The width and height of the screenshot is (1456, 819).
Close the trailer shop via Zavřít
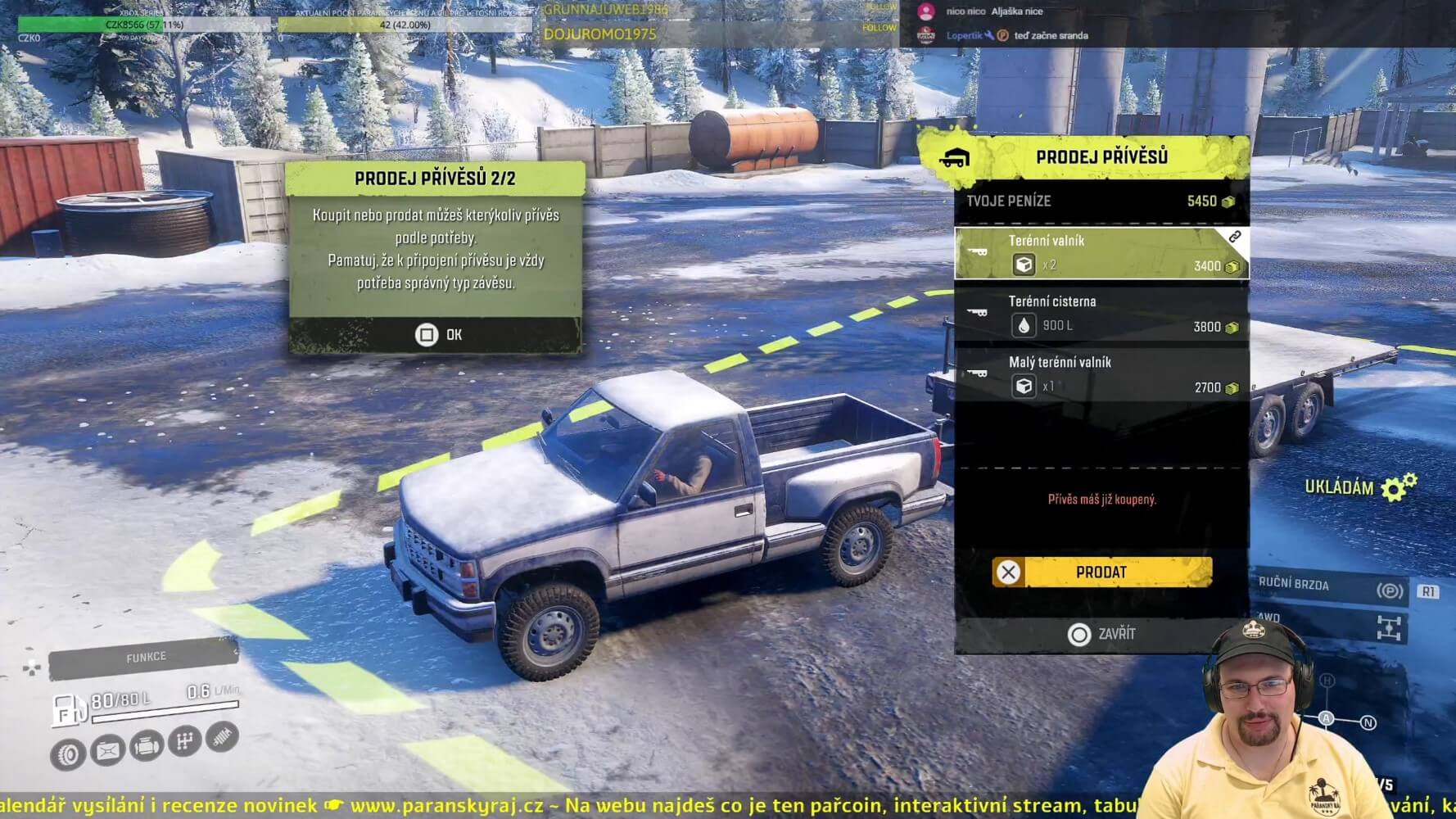tap(1101, 634)
